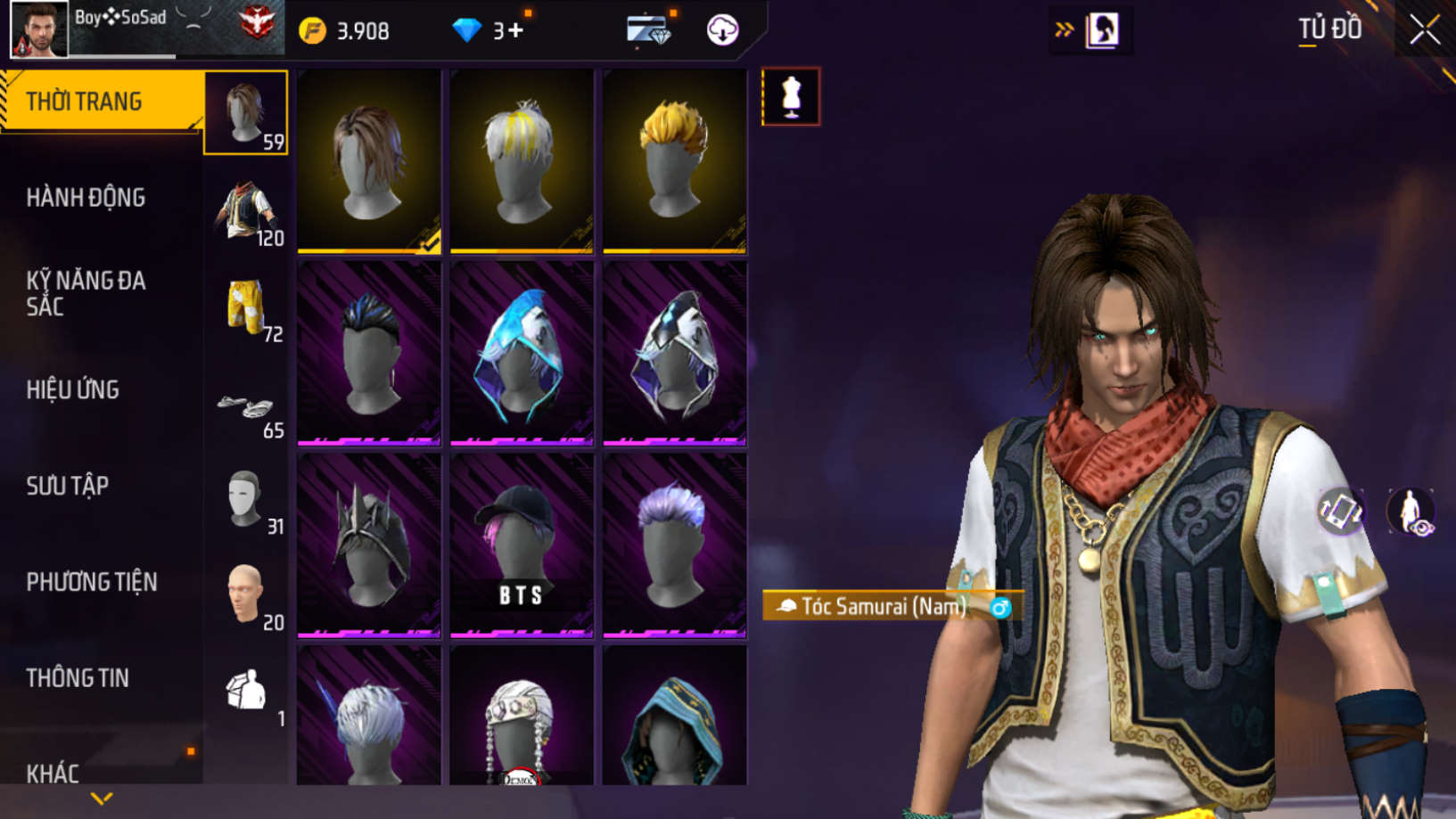This screenshot has height=819, width=1456.
Task: Choose the spiky purple hair item
Action: click(675, 545)
